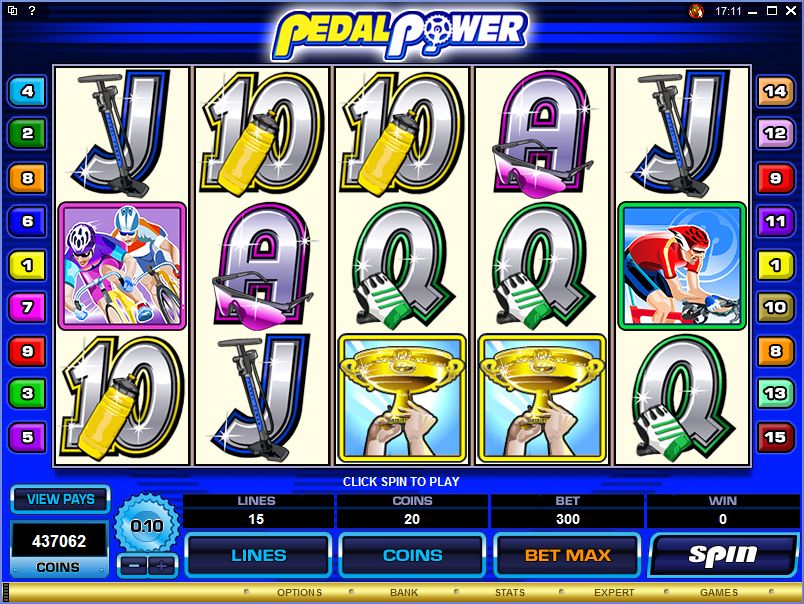Open the help question mark icon
This screenshot has height=604, width=804.
pyautogui.click(x=34, y=11)
